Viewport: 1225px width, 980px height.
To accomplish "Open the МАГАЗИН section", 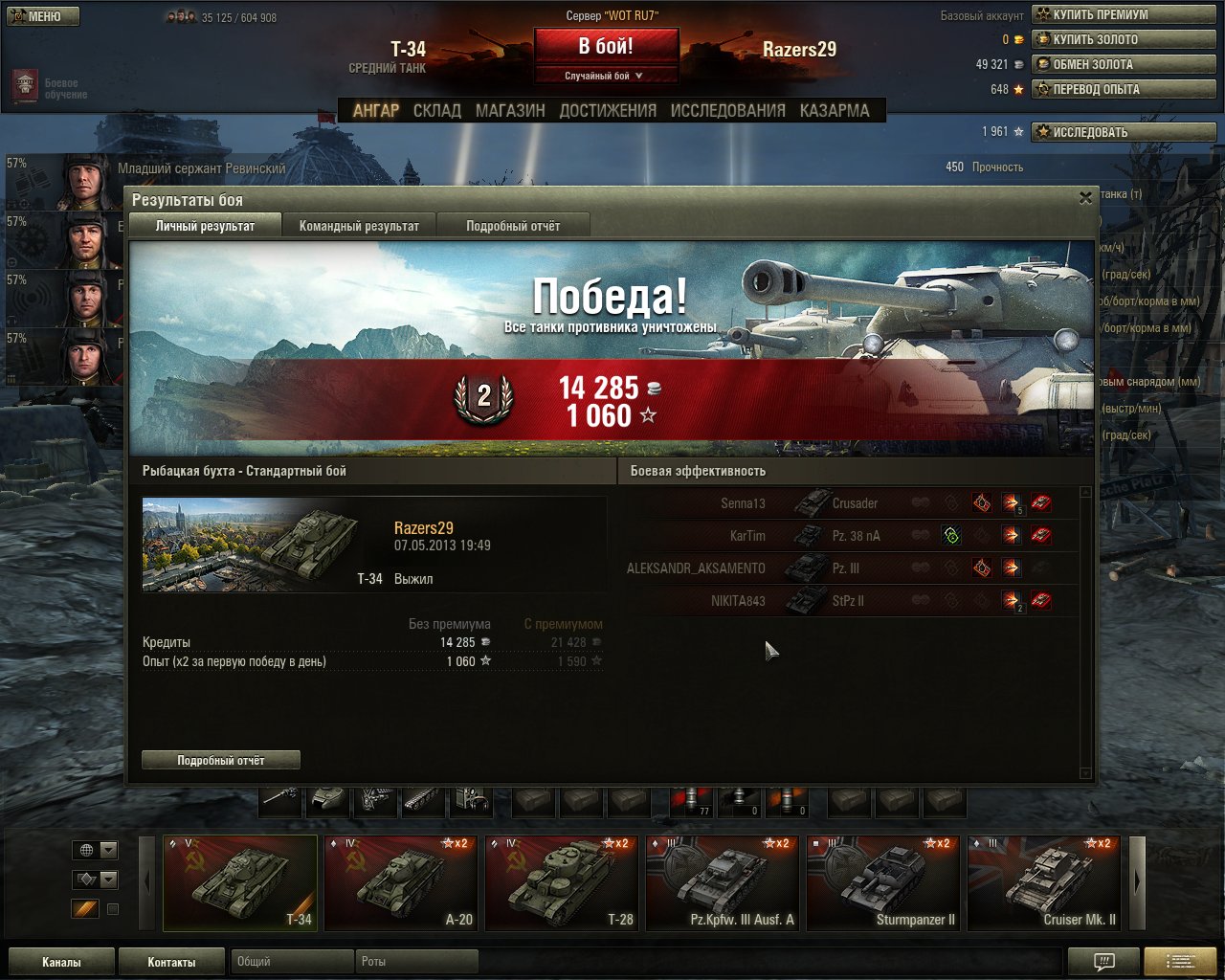I will click(510, 111).
